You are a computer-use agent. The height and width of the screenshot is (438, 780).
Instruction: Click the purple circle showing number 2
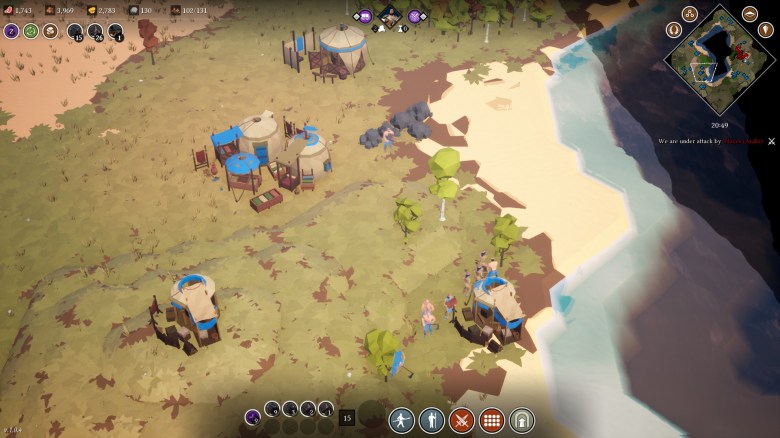point(12,31)
